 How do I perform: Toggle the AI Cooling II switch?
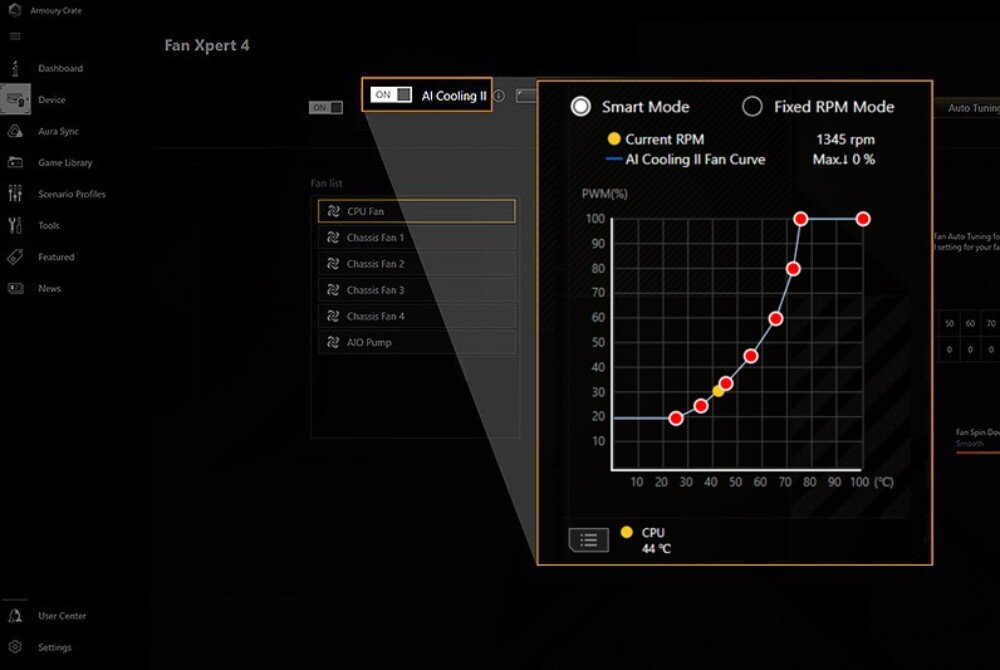click(x=391, y=95)
